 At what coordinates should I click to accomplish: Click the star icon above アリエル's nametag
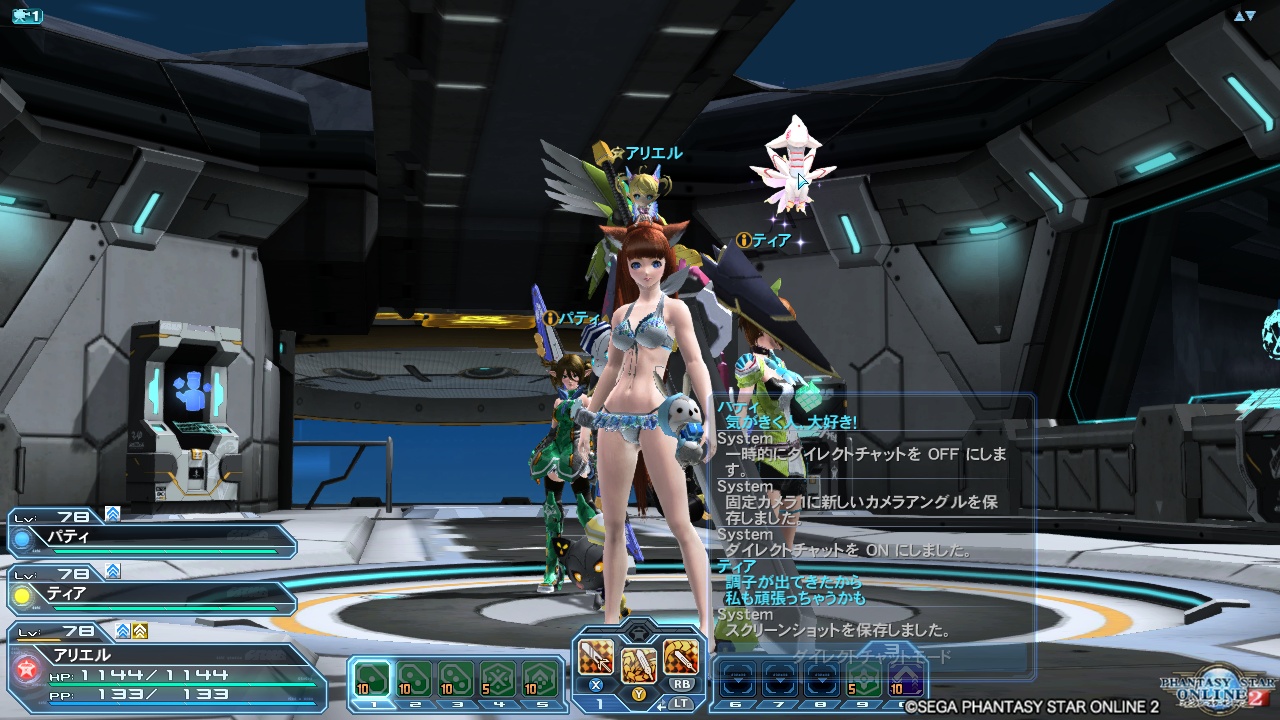(617, 153)
